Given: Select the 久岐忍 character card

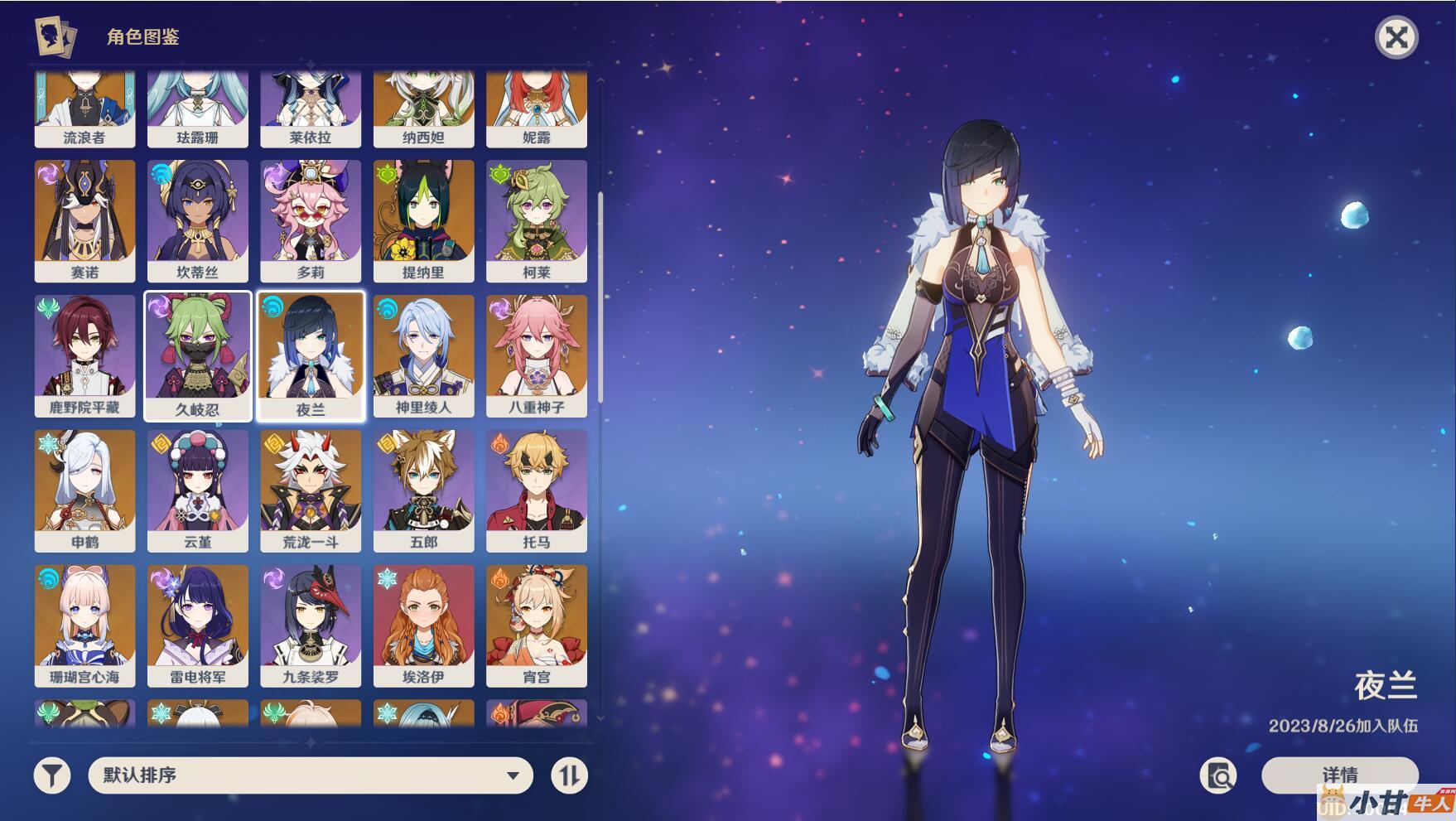Looking at the screenshot, I should (197, 356).
